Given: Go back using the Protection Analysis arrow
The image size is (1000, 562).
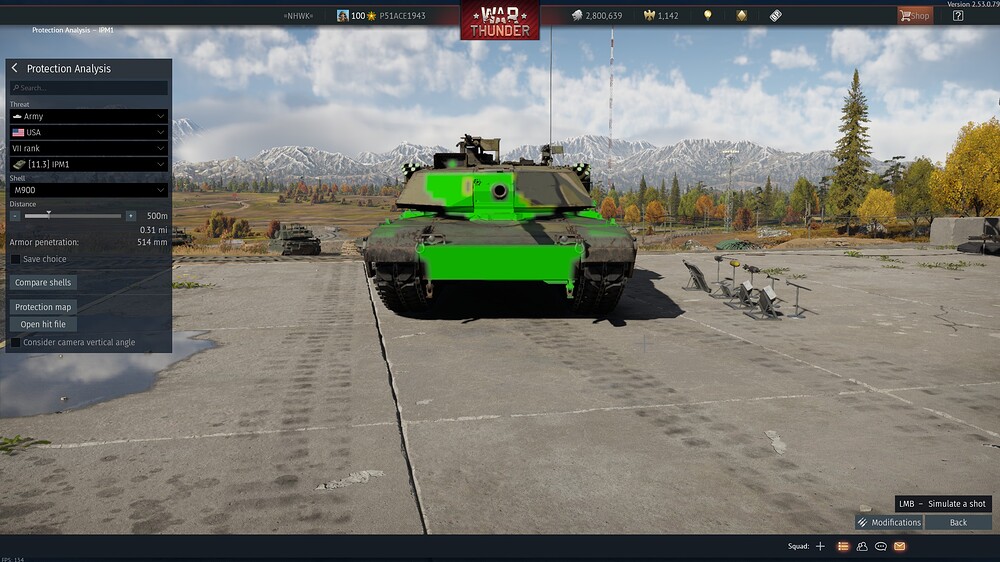Looking at the screenshot, I should (15, 68).
